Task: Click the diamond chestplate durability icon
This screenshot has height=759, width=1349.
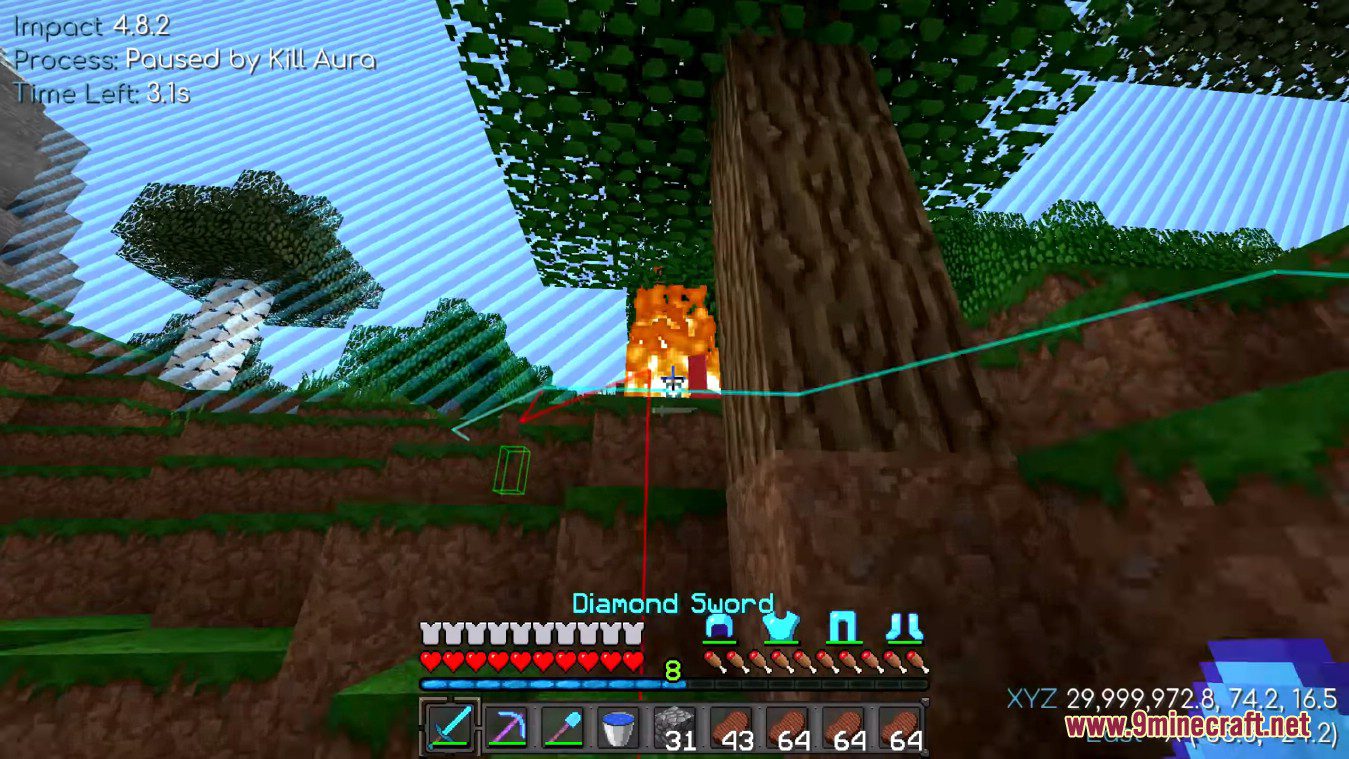Action: point(782,627)
